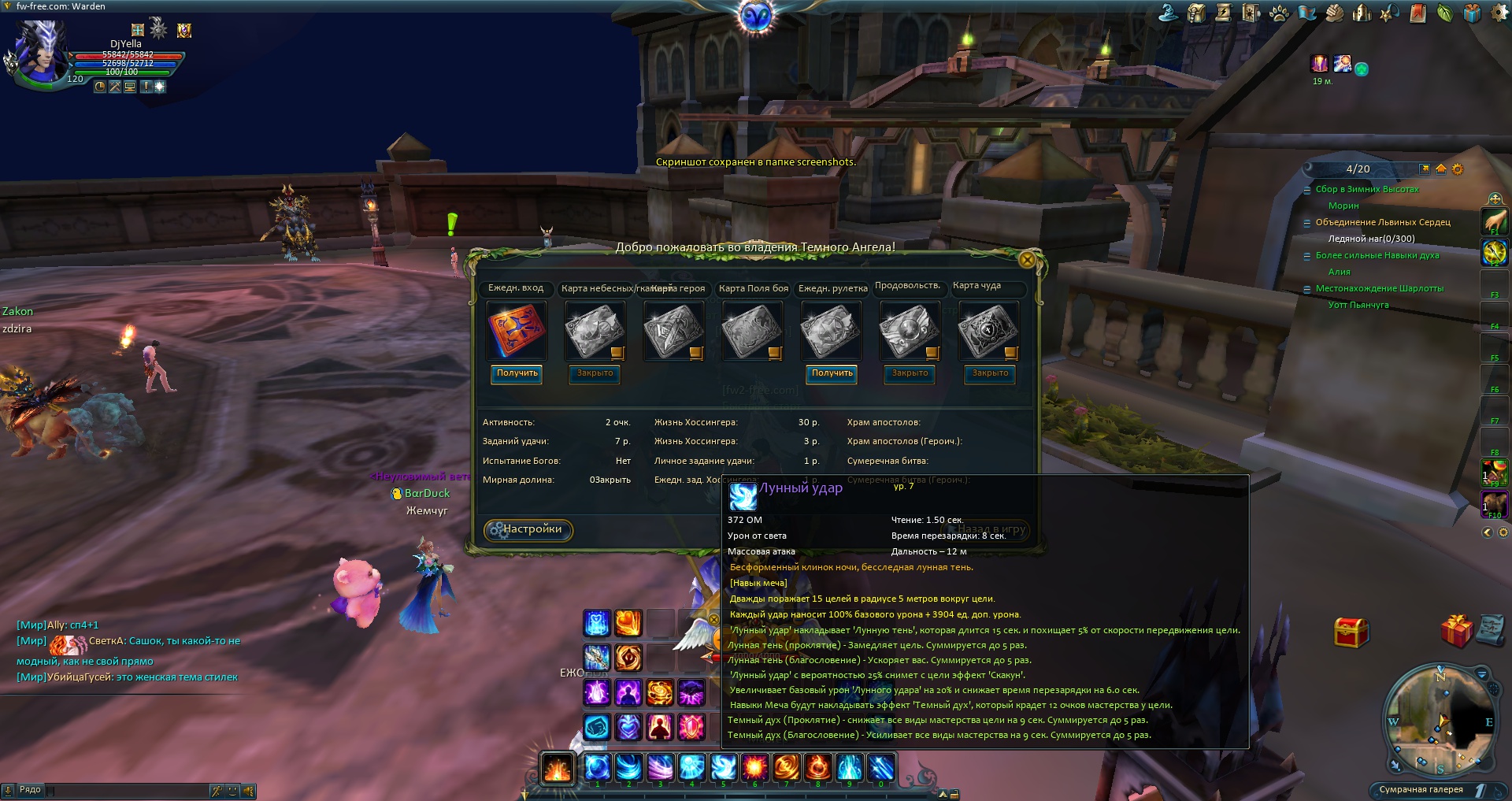
Task: Open the pet paw menu
Action: click(1279, 13)
